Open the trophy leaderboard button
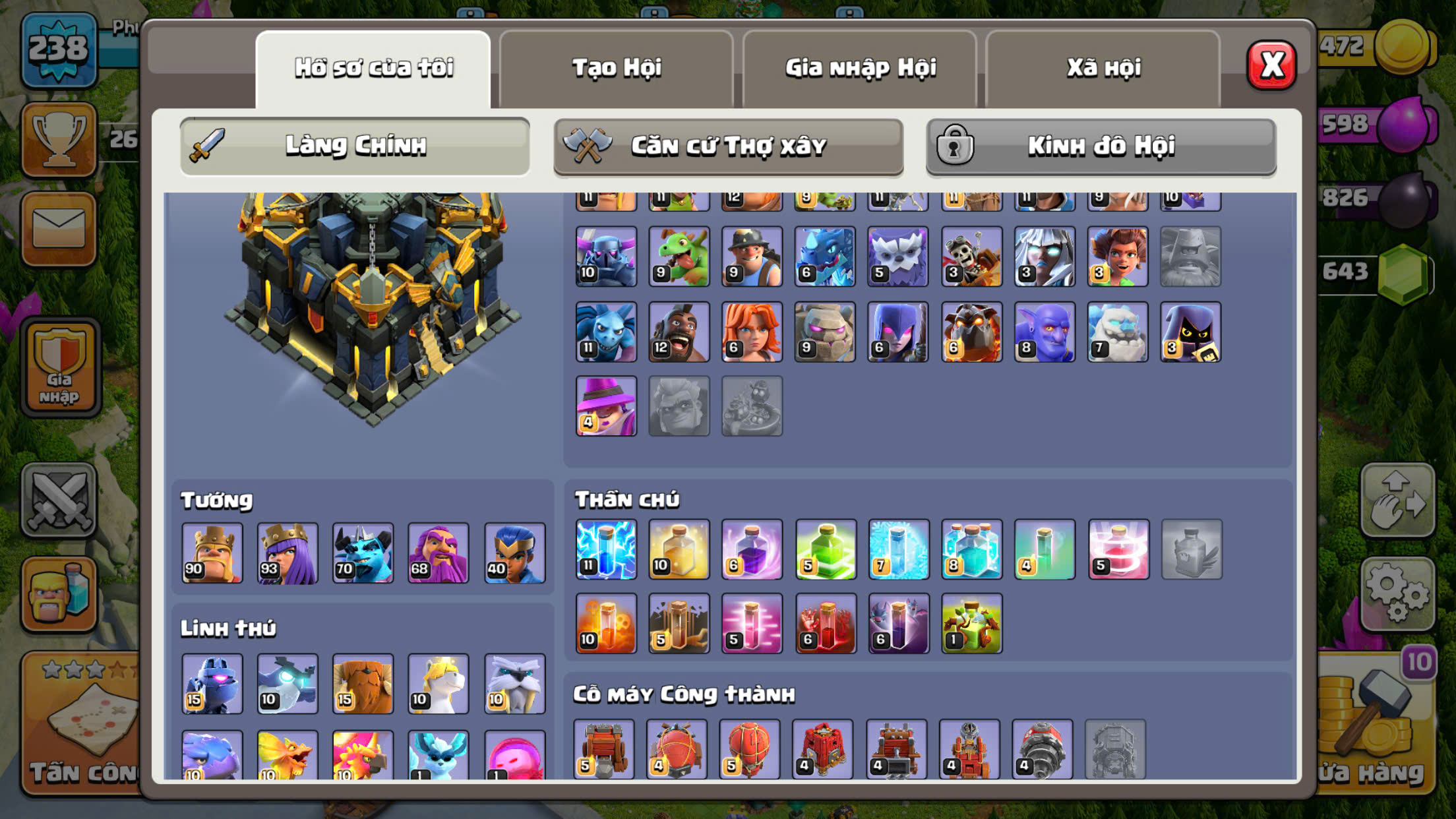 tap(59, 139)
